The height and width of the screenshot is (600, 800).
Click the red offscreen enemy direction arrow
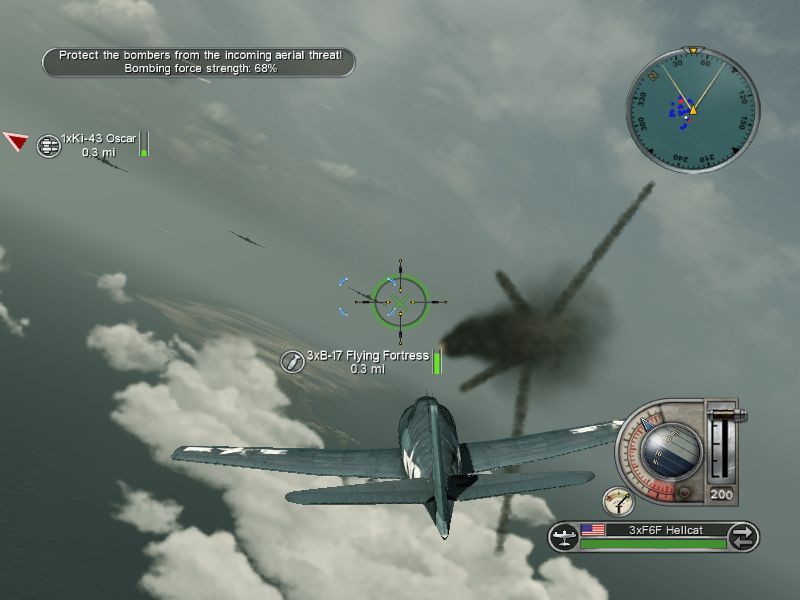pos(14,141)
